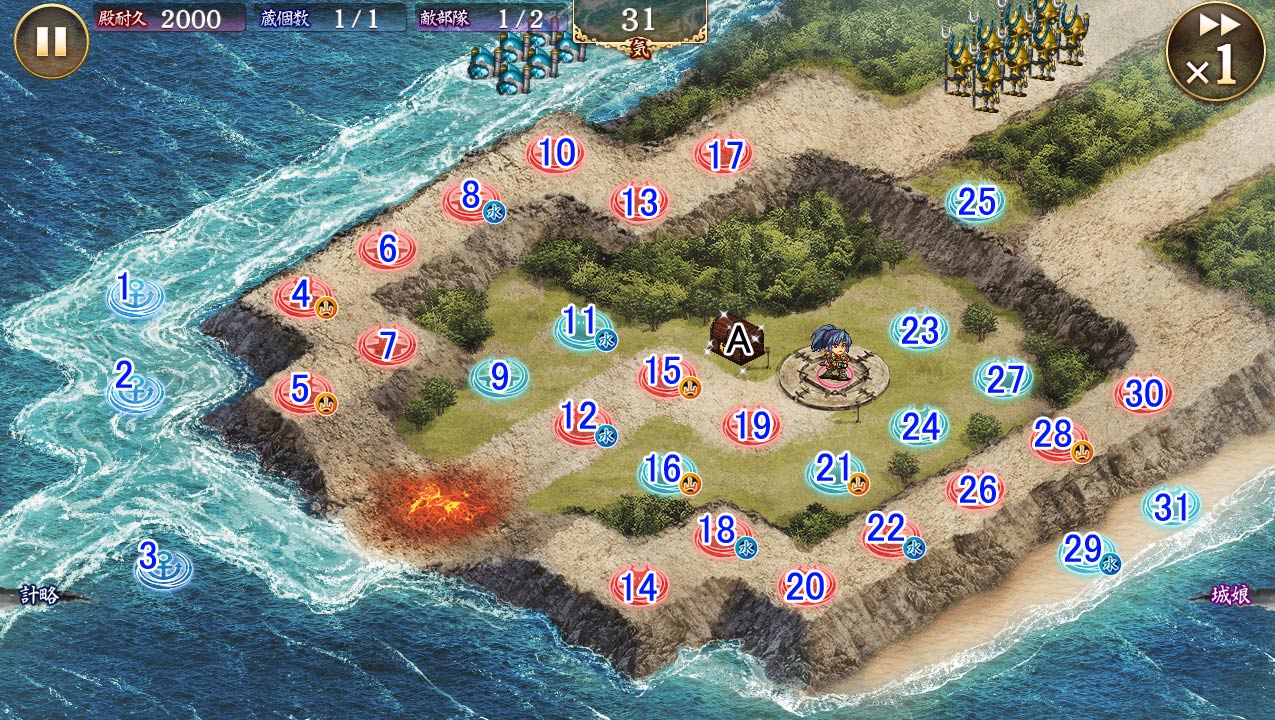
Task: Open the 計略 stratagem panel
Action: coord(40,596)
